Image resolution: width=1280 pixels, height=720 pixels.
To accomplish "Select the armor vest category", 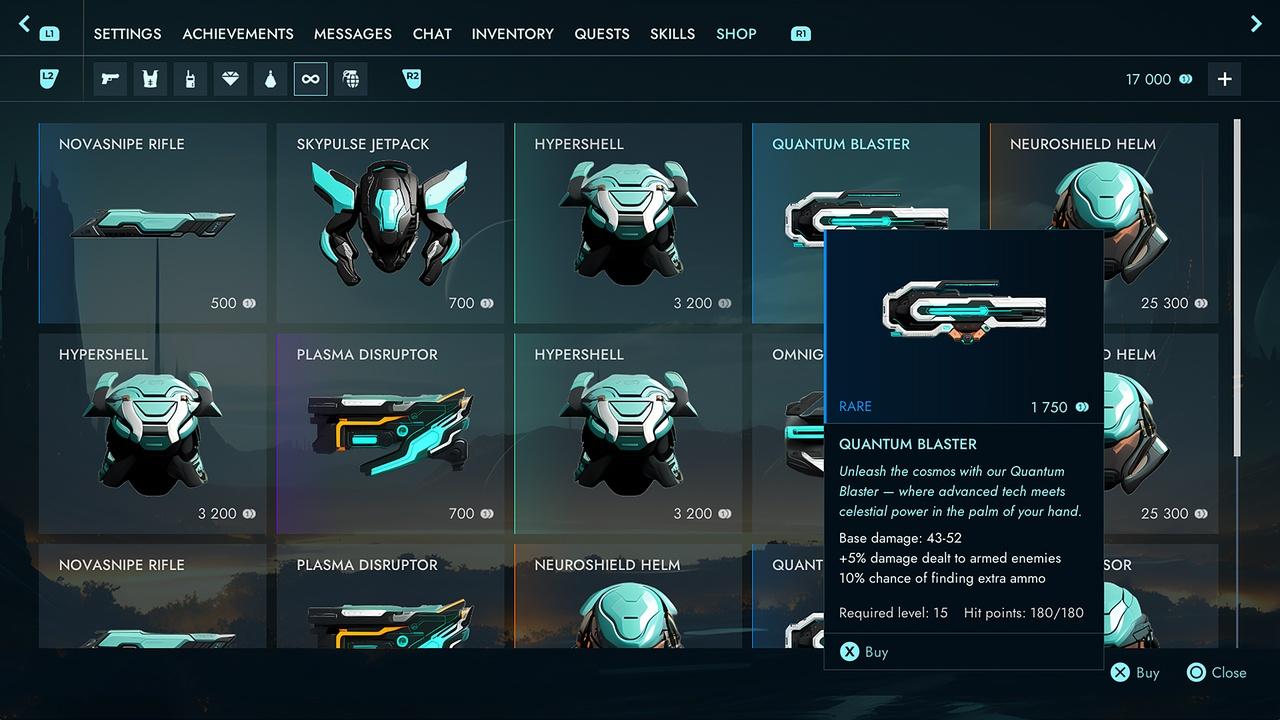I will (150, 79).
